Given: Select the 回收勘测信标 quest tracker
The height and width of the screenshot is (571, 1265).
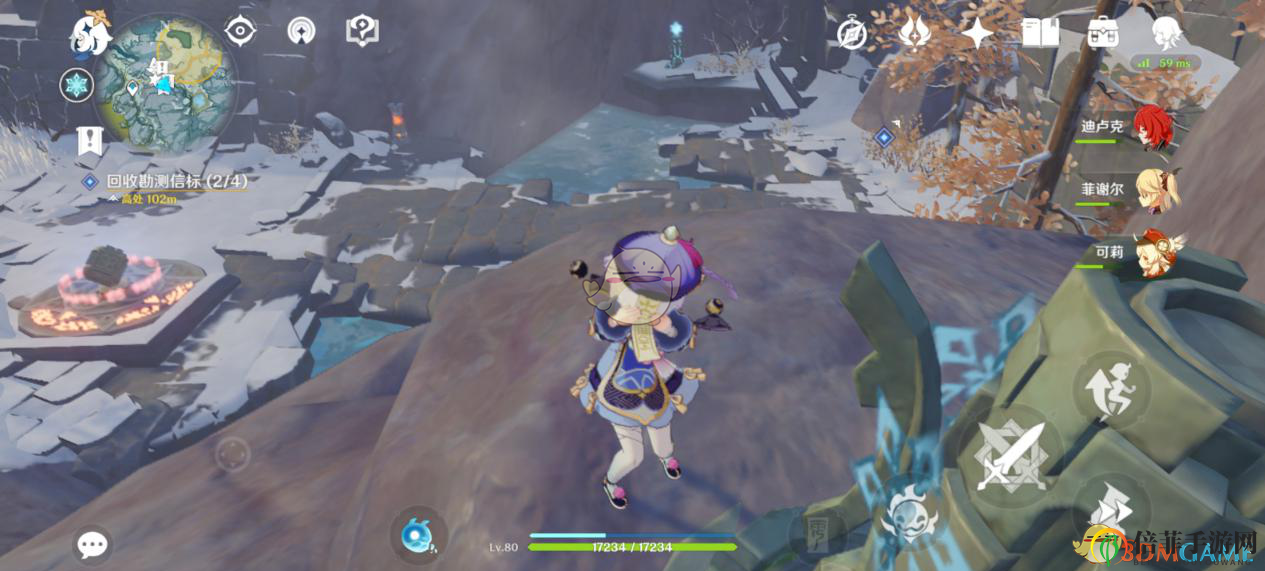Looking at the screenshot, I should pos(167,181).
